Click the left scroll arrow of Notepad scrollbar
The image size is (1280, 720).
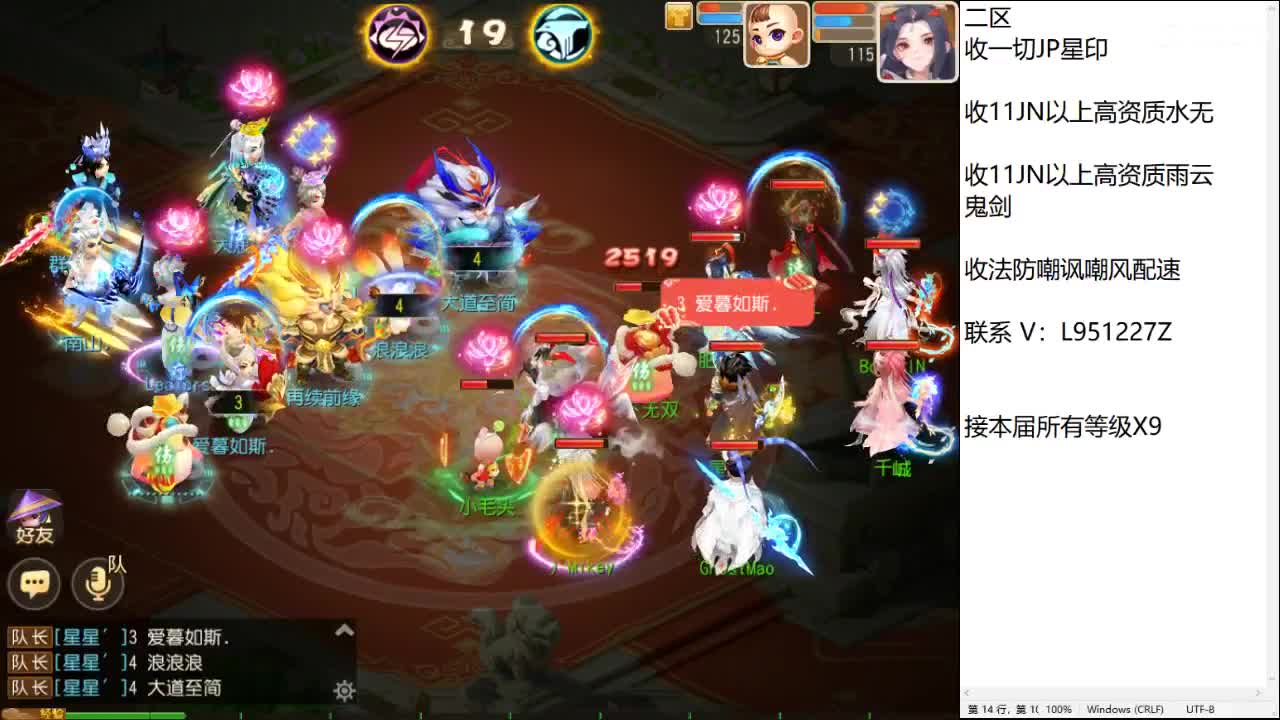coord(966,690)
